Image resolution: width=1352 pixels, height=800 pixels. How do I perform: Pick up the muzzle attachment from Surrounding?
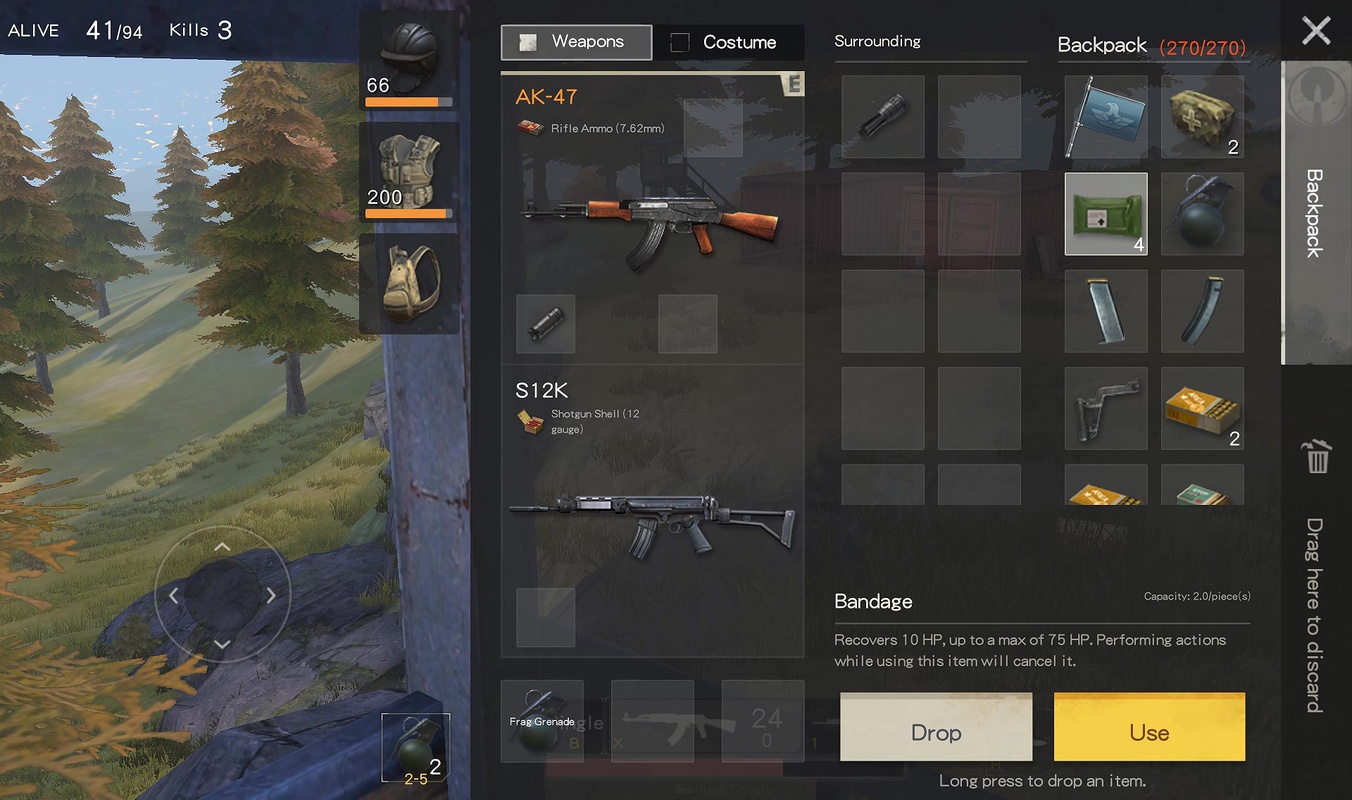click(x=882, y=116)
